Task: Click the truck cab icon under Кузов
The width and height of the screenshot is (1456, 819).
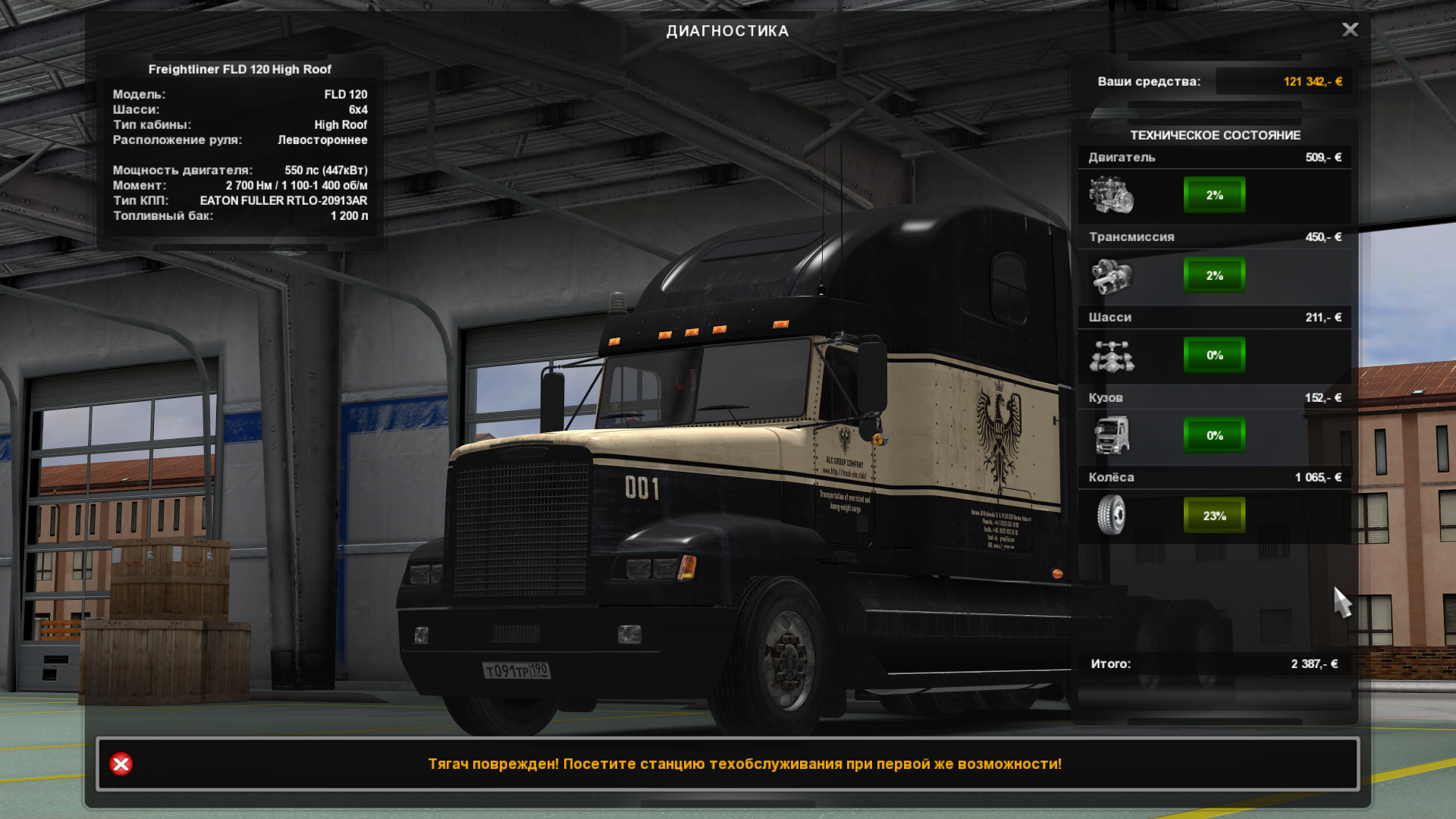Action: click(x=1111, y=435)
